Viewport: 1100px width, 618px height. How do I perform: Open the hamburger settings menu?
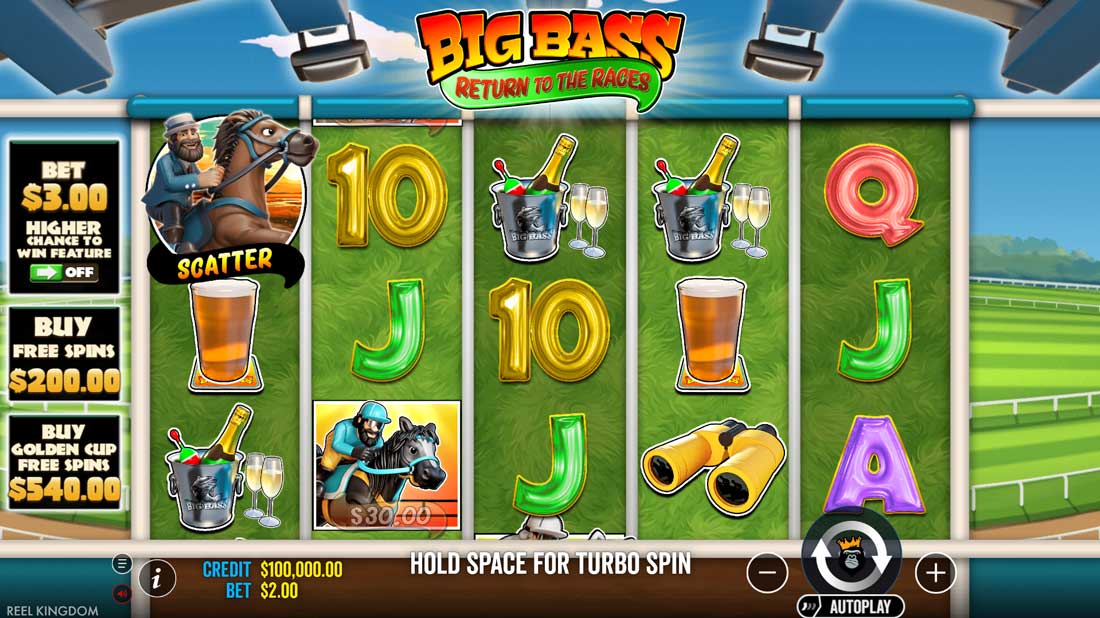pyautogui.click(x=122, y=564)
